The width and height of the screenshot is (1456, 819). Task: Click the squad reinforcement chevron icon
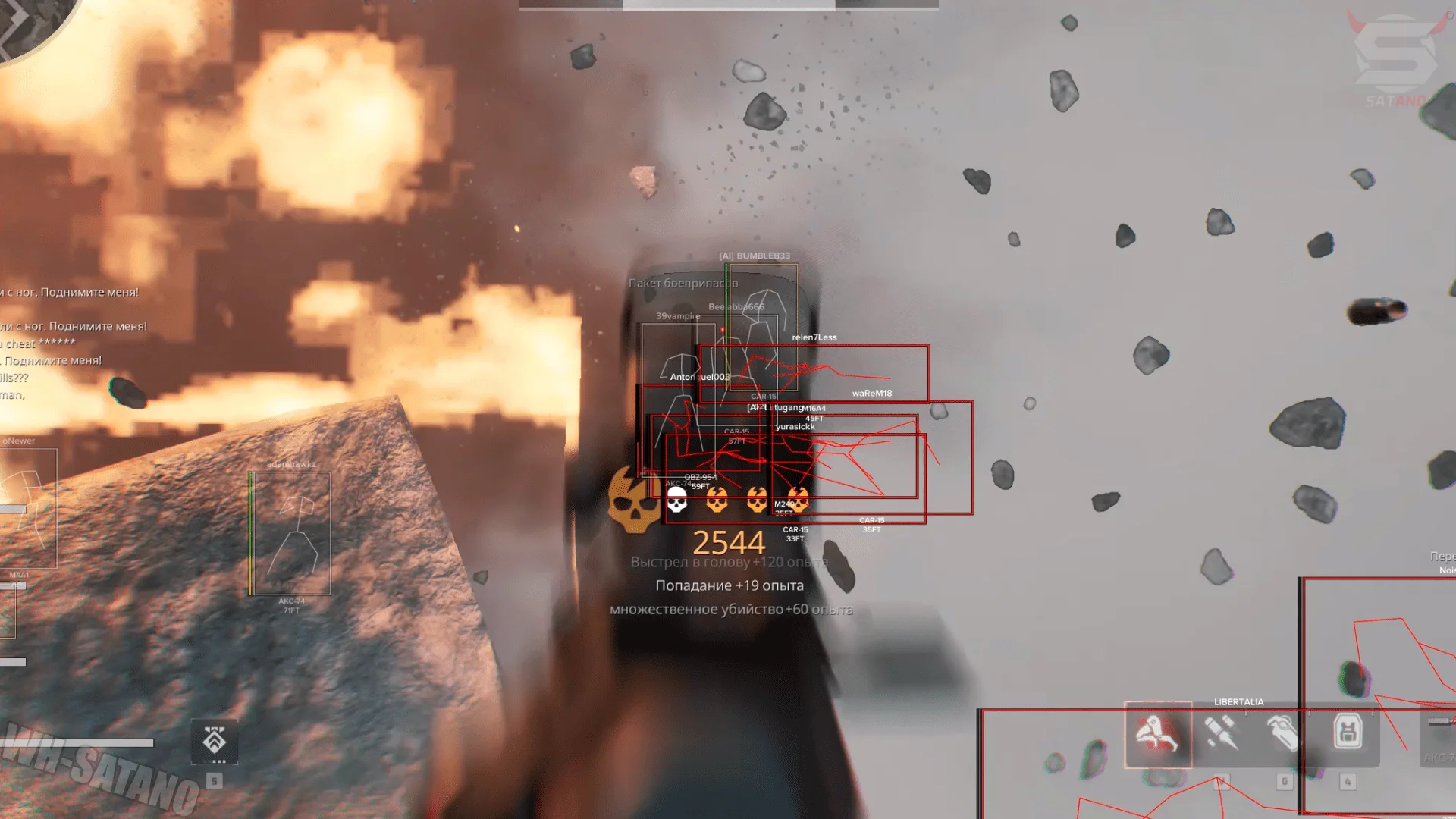pyautogui.click(x=215, y=741)
